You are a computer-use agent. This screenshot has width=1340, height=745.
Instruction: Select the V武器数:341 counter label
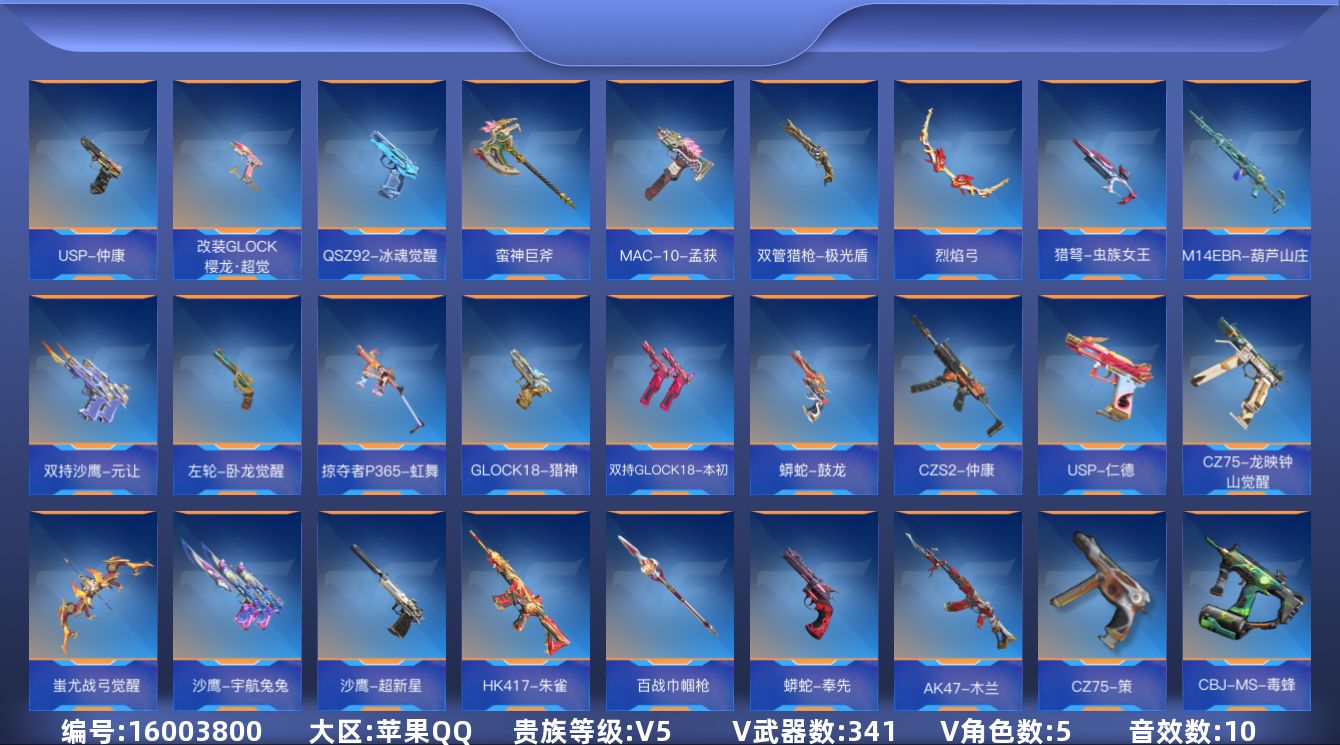click(810, 729)
